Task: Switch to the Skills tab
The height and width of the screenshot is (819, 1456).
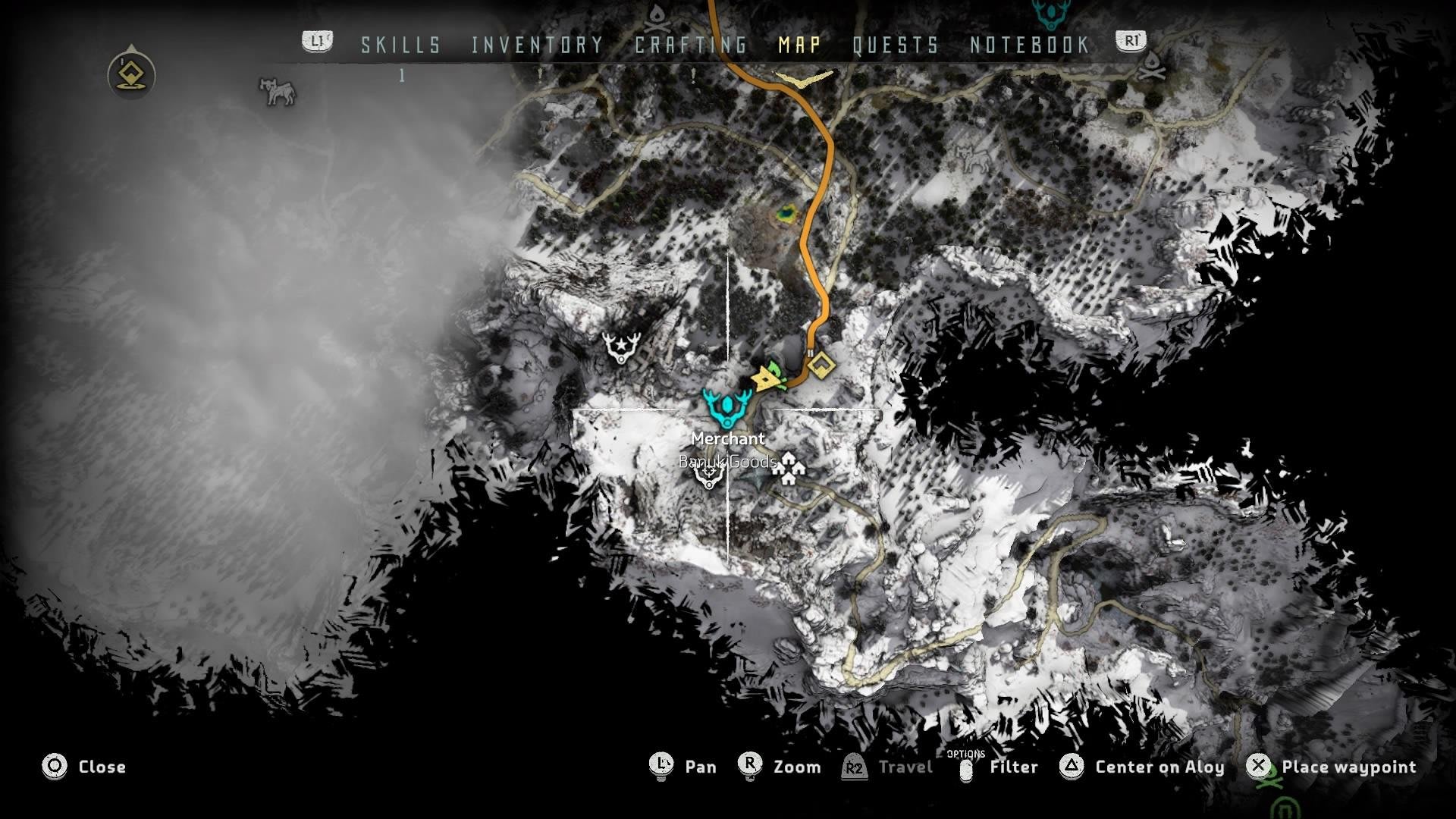Action: pyautogui.click(x=400, y=45)
